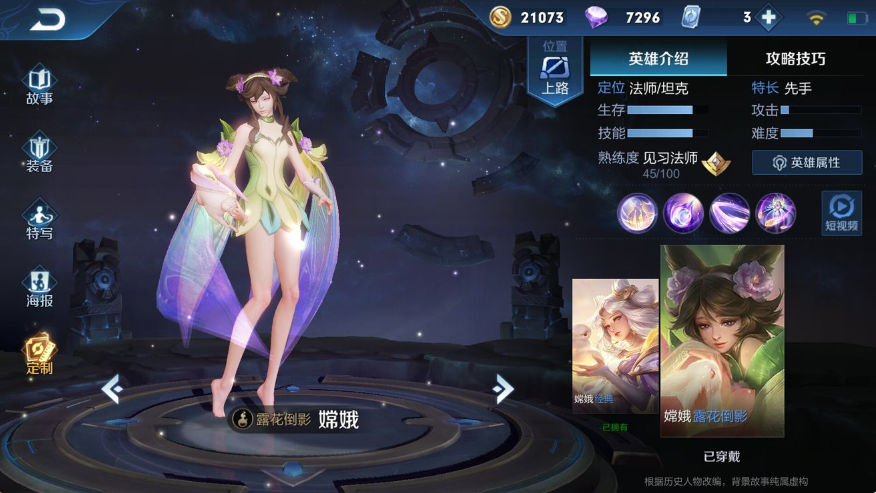The image size is (876, 493).
Task: Open the 装备 equipment section
Action: (40, 153)
